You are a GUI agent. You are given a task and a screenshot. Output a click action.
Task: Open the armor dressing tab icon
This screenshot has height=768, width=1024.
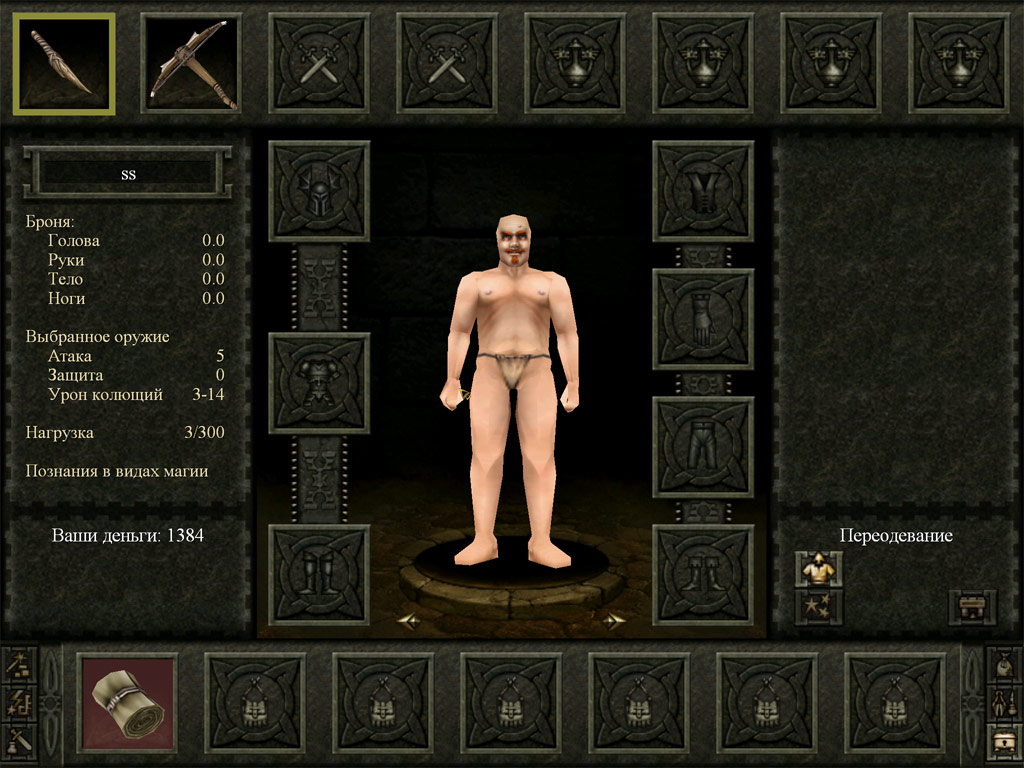click(818, 569)
